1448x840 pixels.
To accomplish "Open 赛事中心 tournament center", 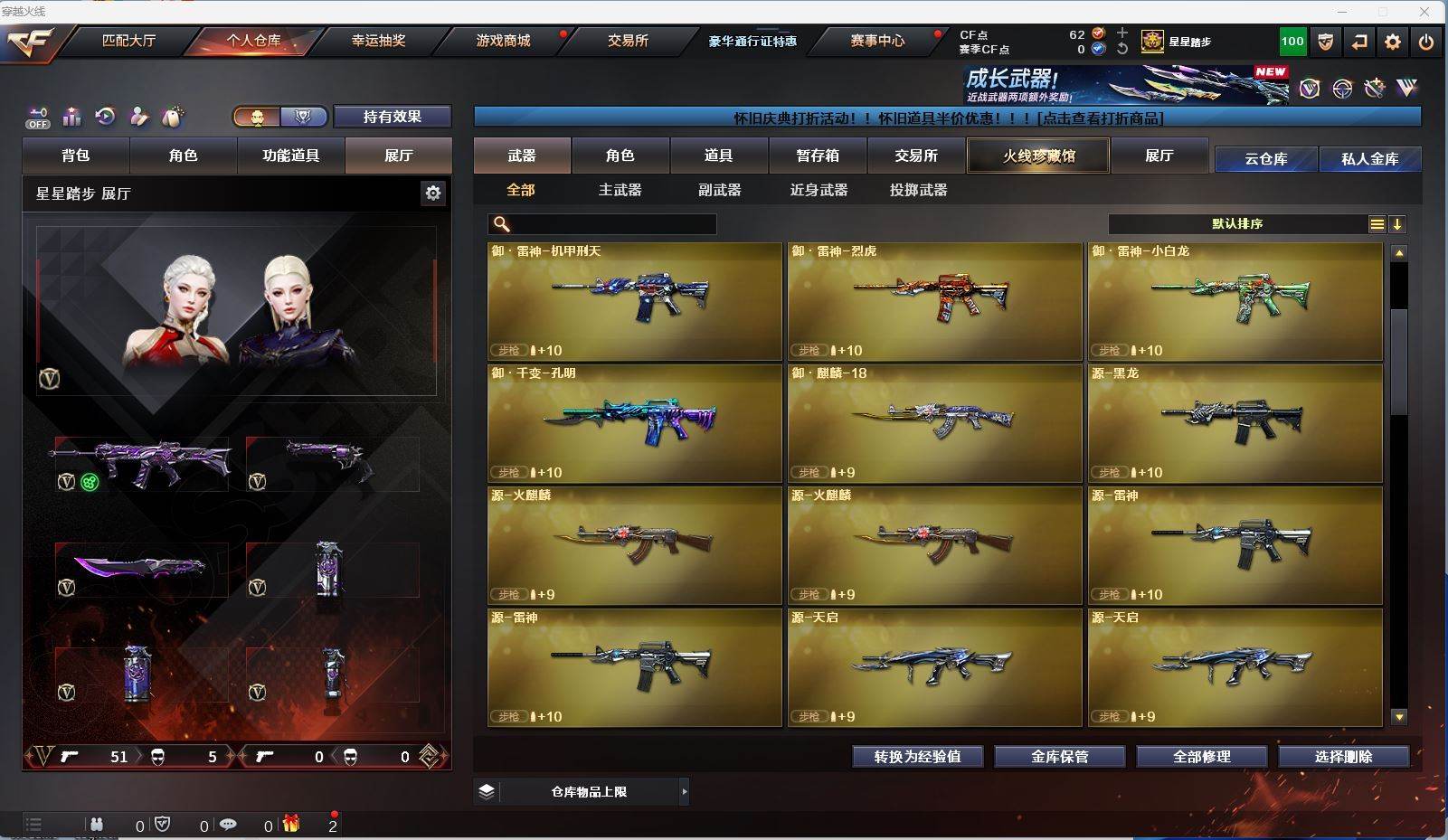I will tap(876, 41).
